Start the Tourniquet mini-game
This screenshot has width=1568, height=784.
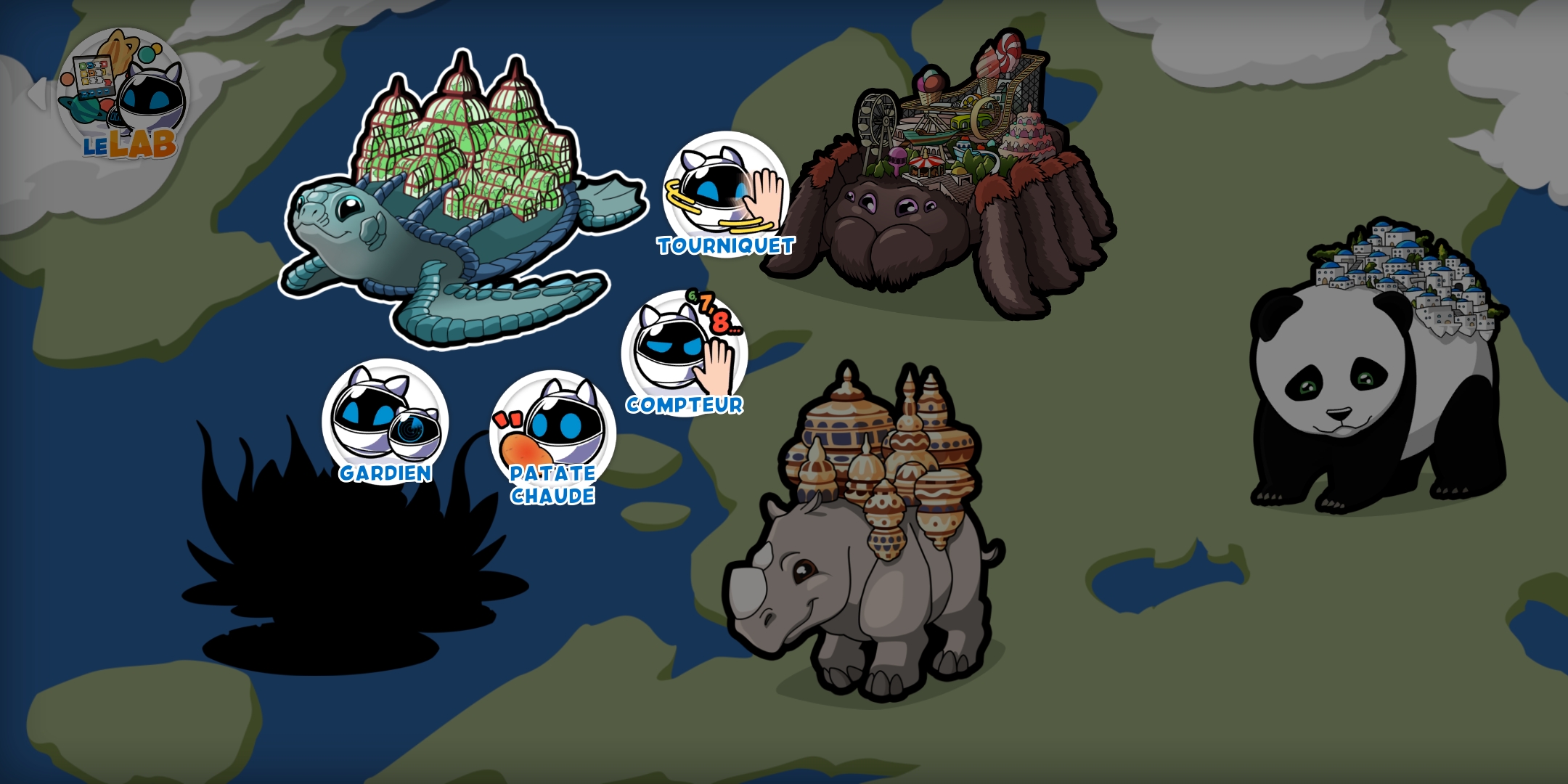coord(725,193)
